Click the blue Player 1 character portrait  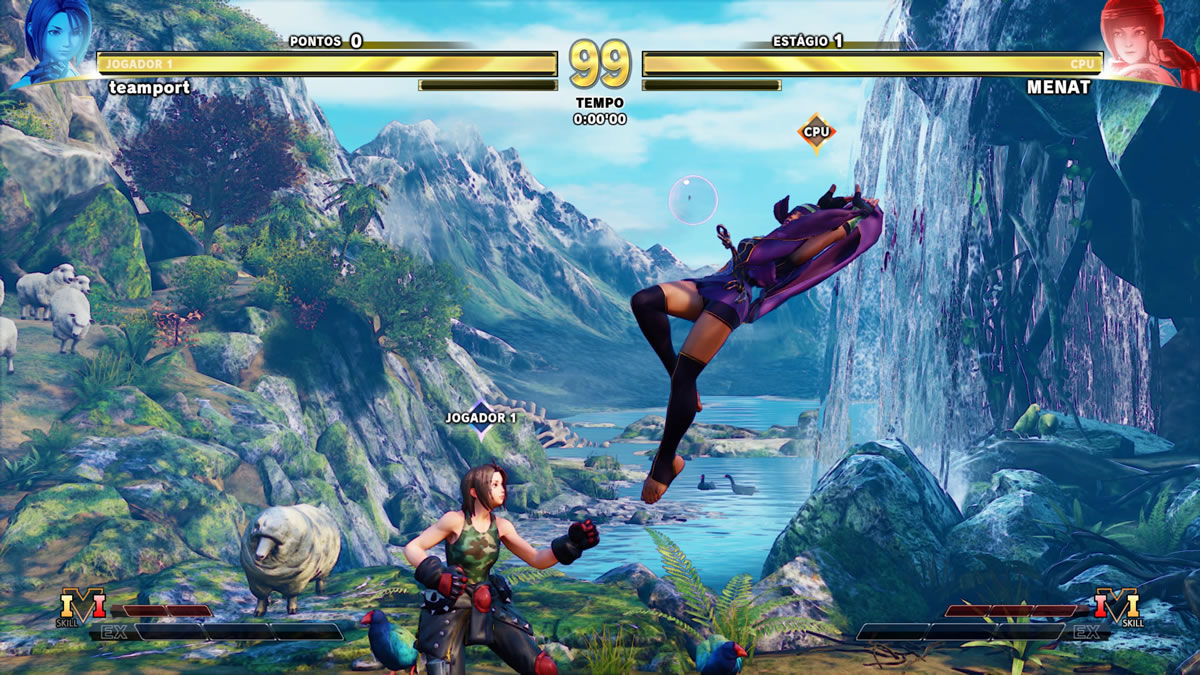click(x=52, y=42)
